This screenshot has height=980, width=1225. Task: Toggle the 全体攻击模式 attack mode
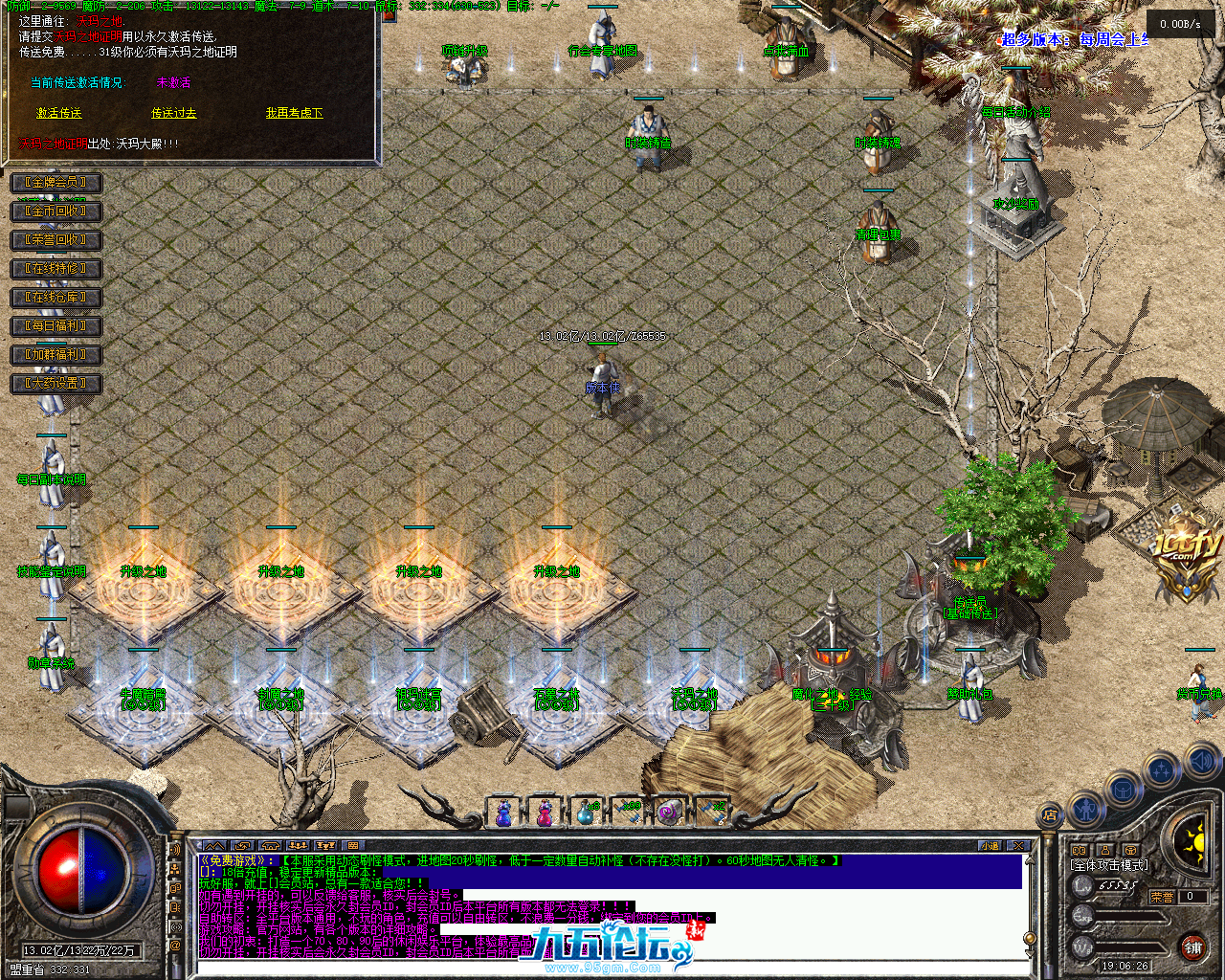(1110, 864)
